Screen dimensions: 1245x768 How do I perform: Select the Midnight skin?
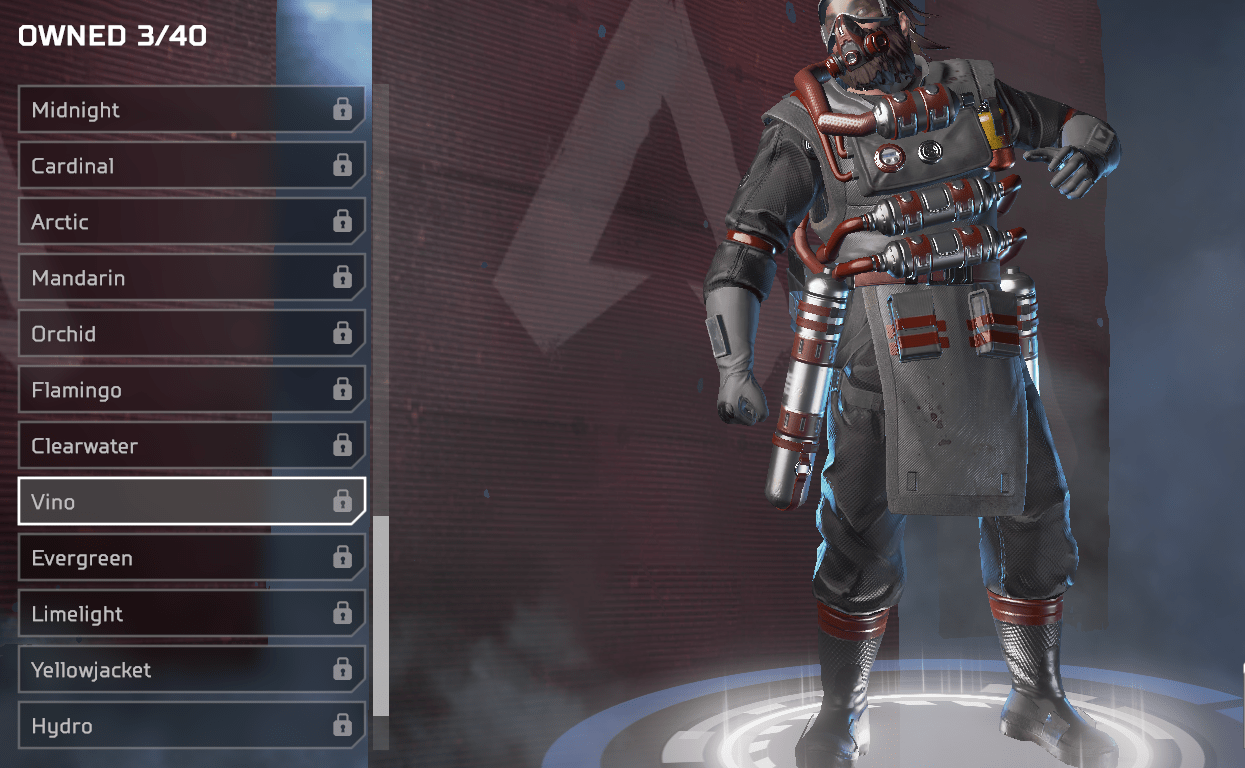[x=190, y=110]
